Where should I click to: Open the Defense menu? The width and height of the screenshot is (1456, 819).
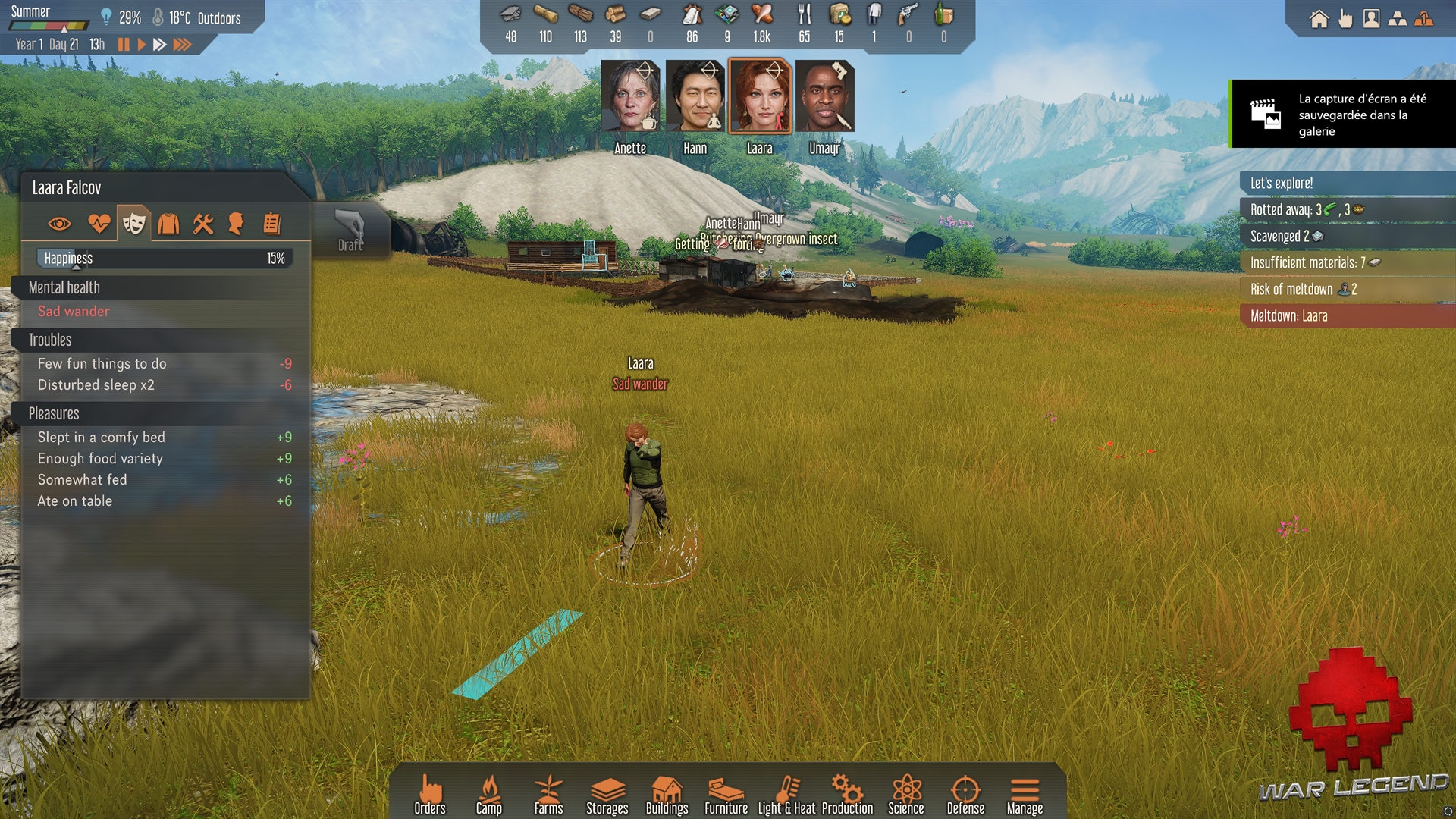point(965,795)
